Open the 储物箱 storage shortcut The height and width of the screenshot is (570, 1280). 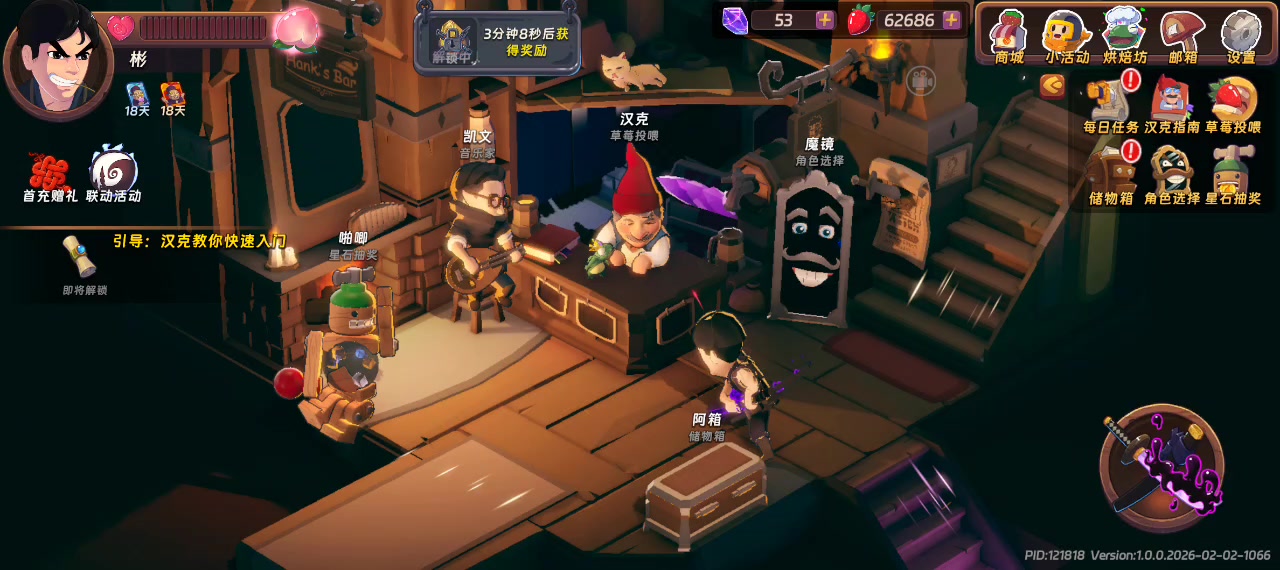point(1111,175)
